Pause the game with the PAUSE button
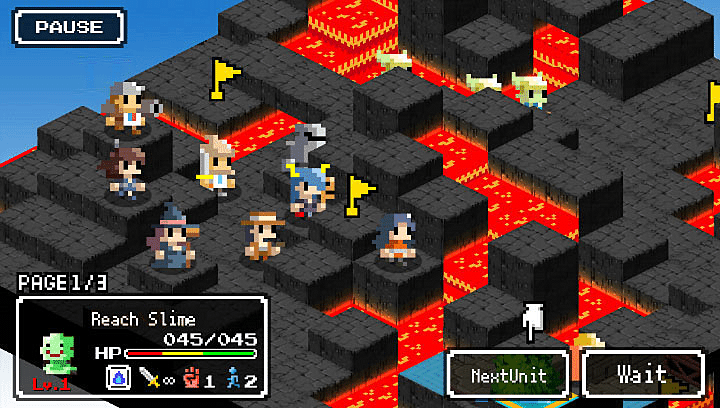Viewport: 720px width, 408px height. (x=69, y=26)
